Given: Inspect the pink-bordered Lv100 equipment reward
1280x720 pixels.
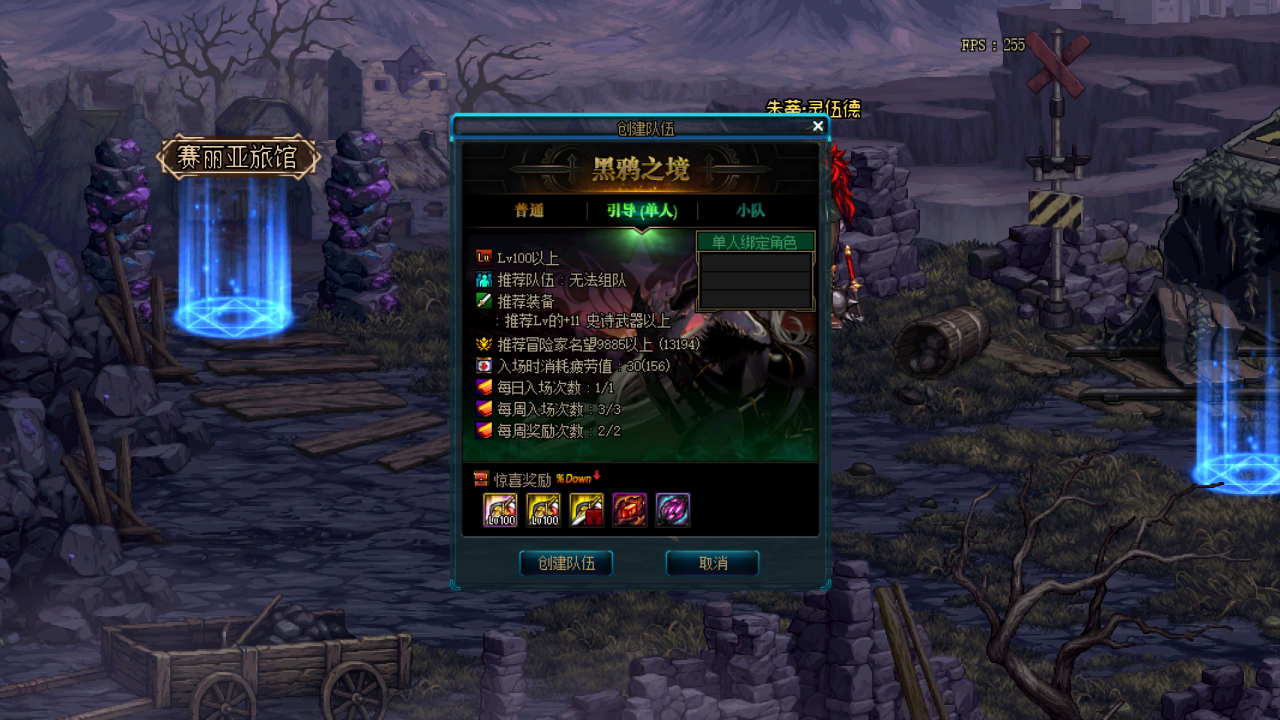Looking at the screenshot, I should (500, 510).
